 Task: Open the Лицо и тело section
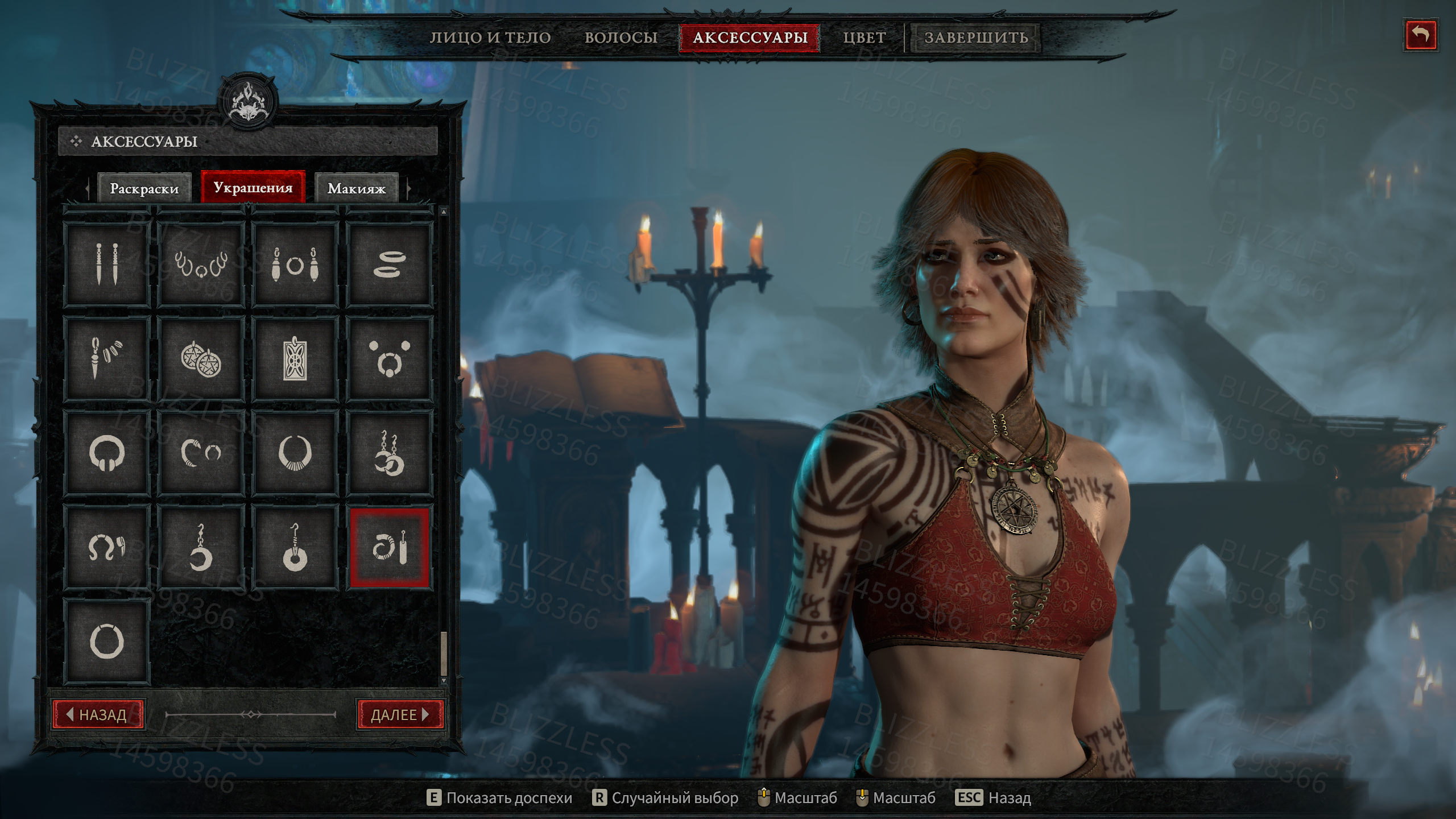490,38
